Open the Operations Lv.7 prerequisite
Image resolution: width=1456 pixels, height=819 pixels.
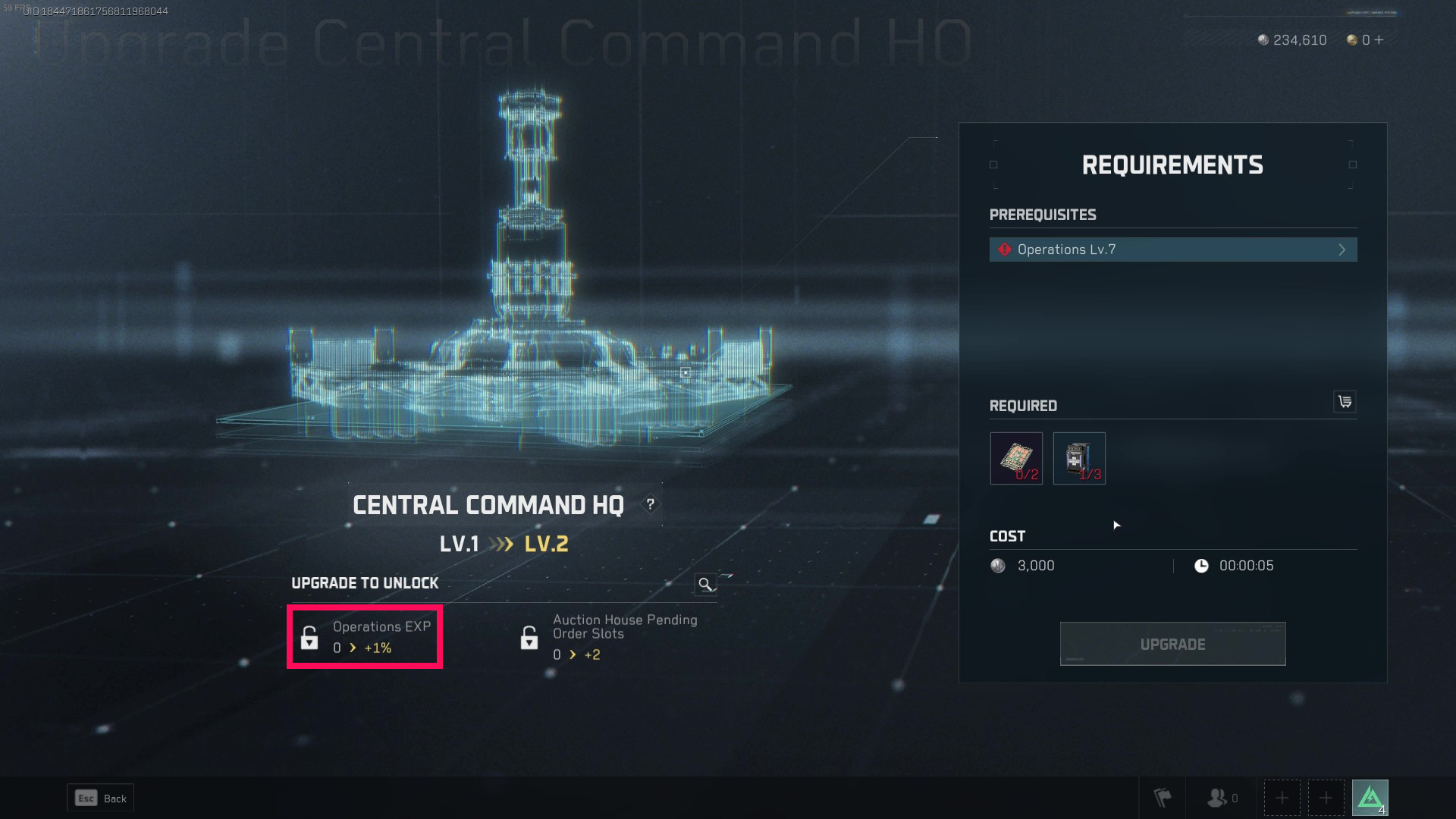pos(1172,249)
